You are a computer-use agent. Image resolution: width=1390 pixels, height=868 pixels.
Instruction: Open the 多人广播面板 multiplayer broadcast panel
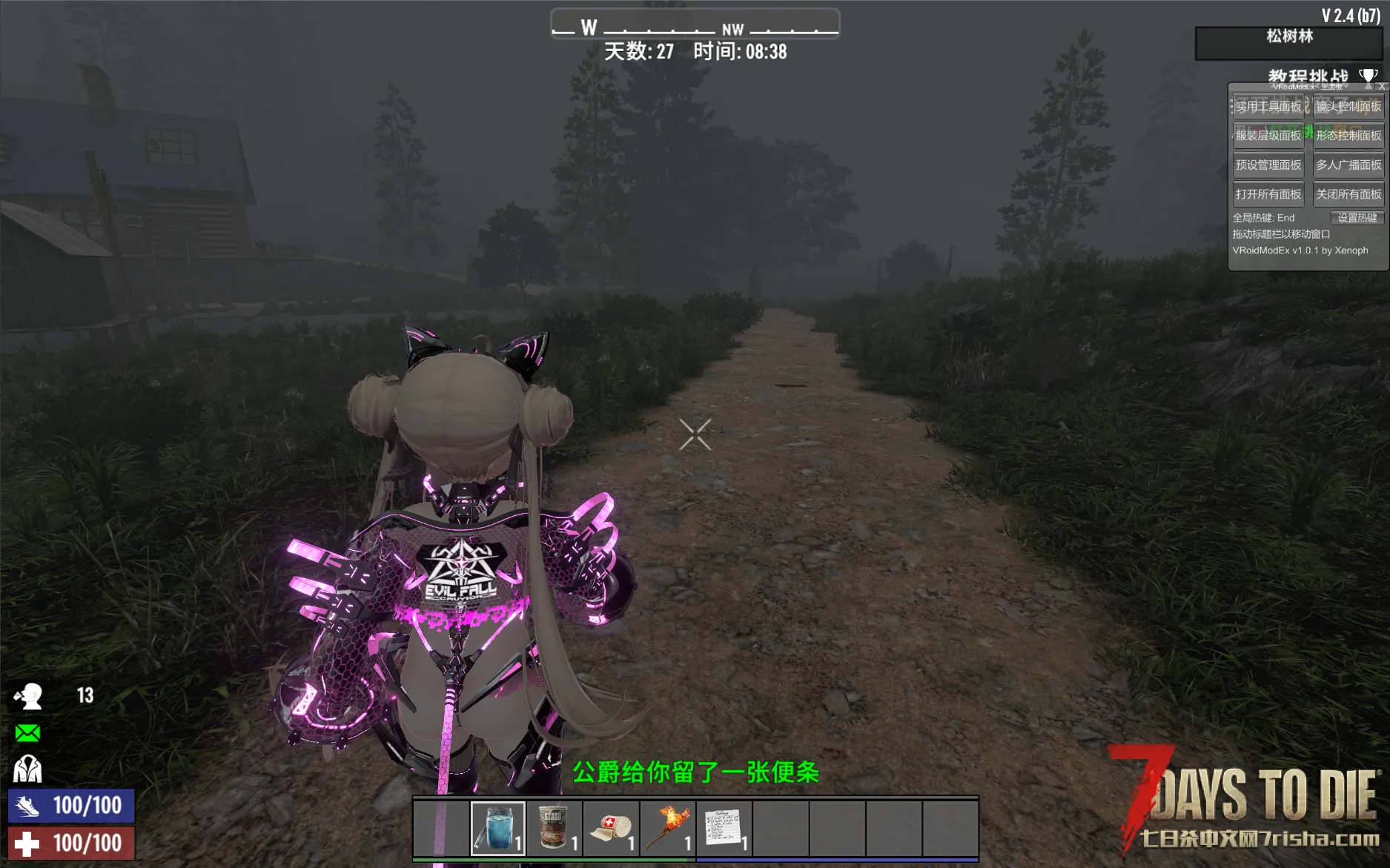[x=1348, y=165]
